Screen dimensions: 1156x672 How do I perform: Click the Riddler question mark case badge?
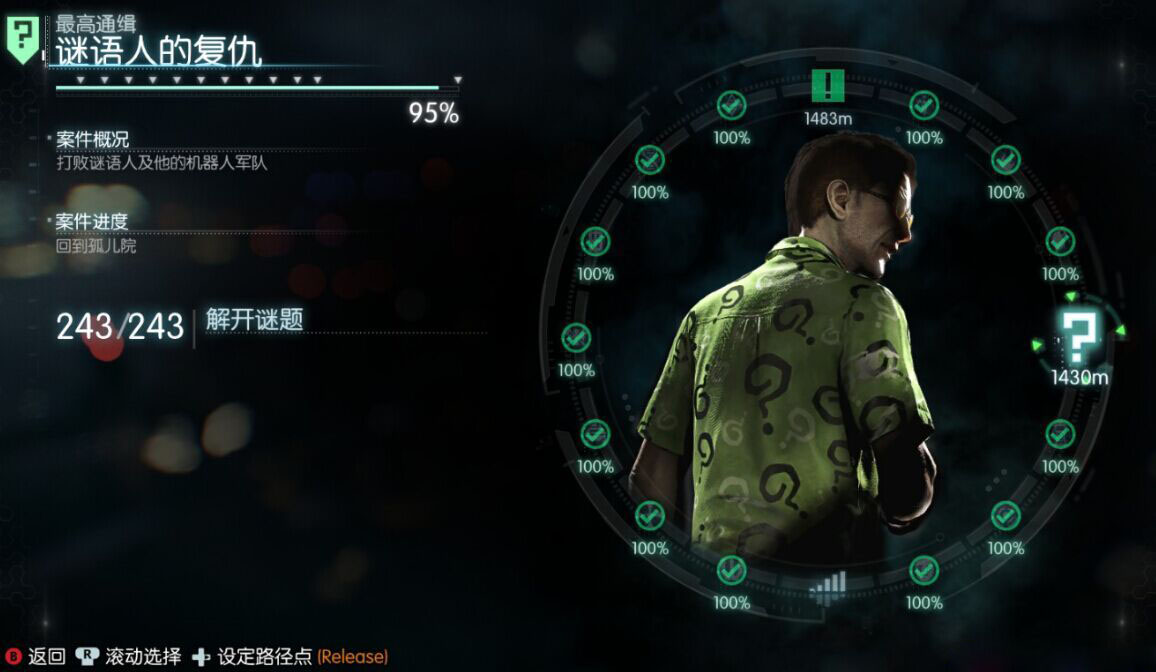(x=19, y=36)
